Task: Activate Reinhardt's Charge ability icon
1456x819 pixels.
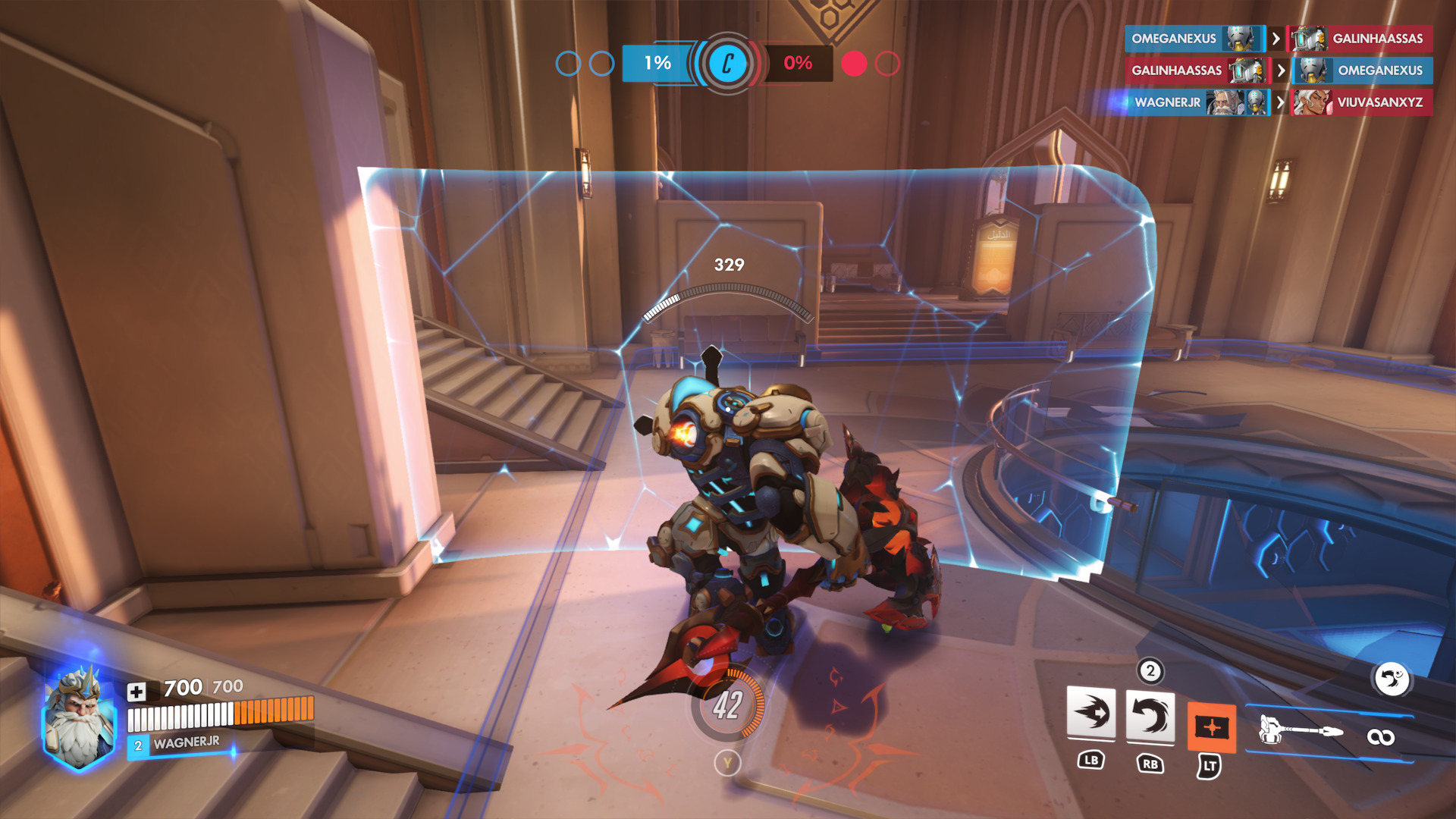Action: [x=1090, y=713]
